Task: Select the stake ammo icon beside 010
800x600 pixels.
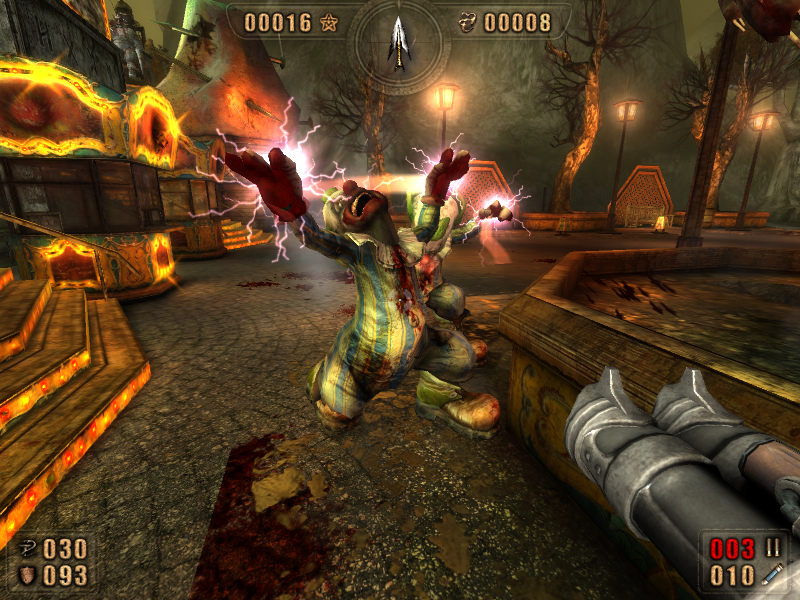Action: click(771, 575)
